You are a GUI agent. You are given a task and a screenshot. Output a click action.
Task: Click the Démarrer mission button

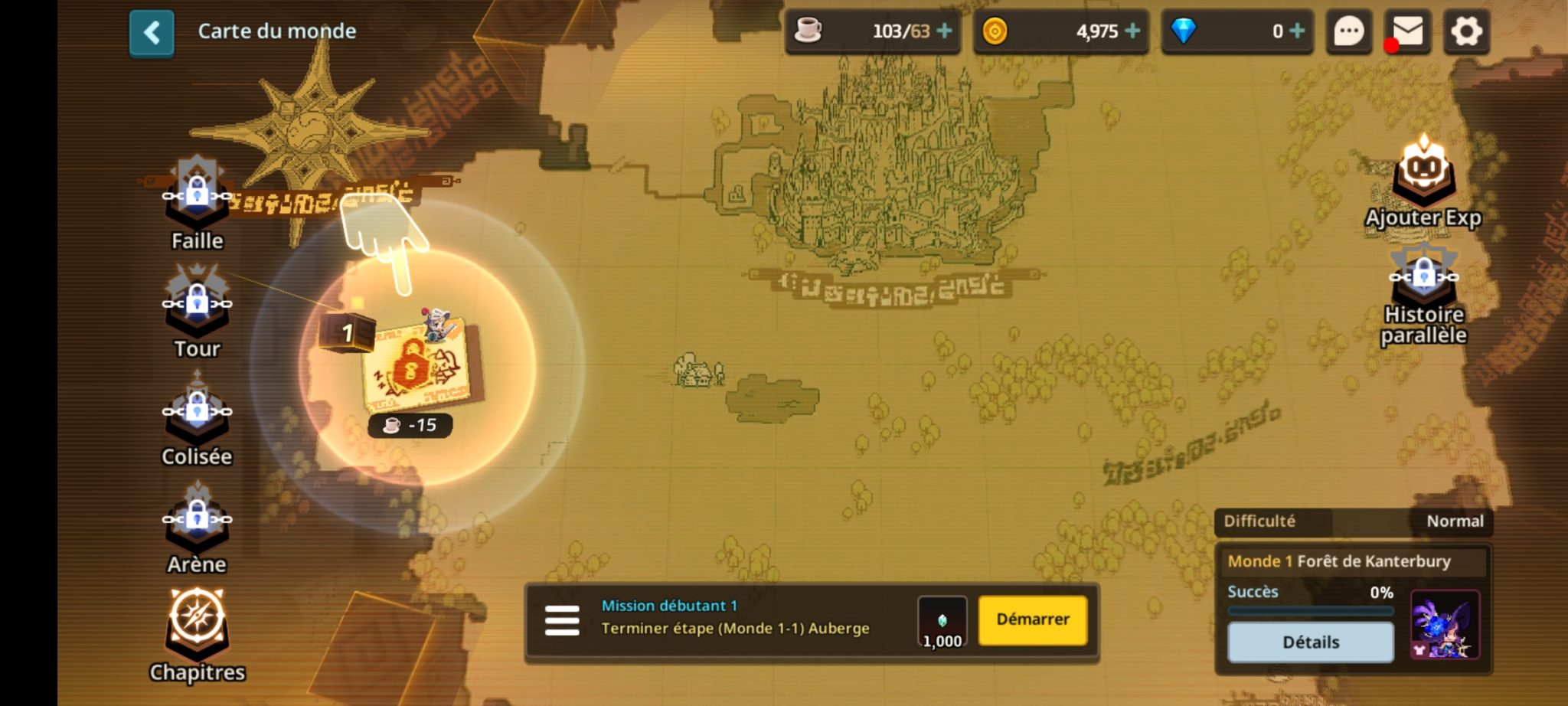point(1032,619)
